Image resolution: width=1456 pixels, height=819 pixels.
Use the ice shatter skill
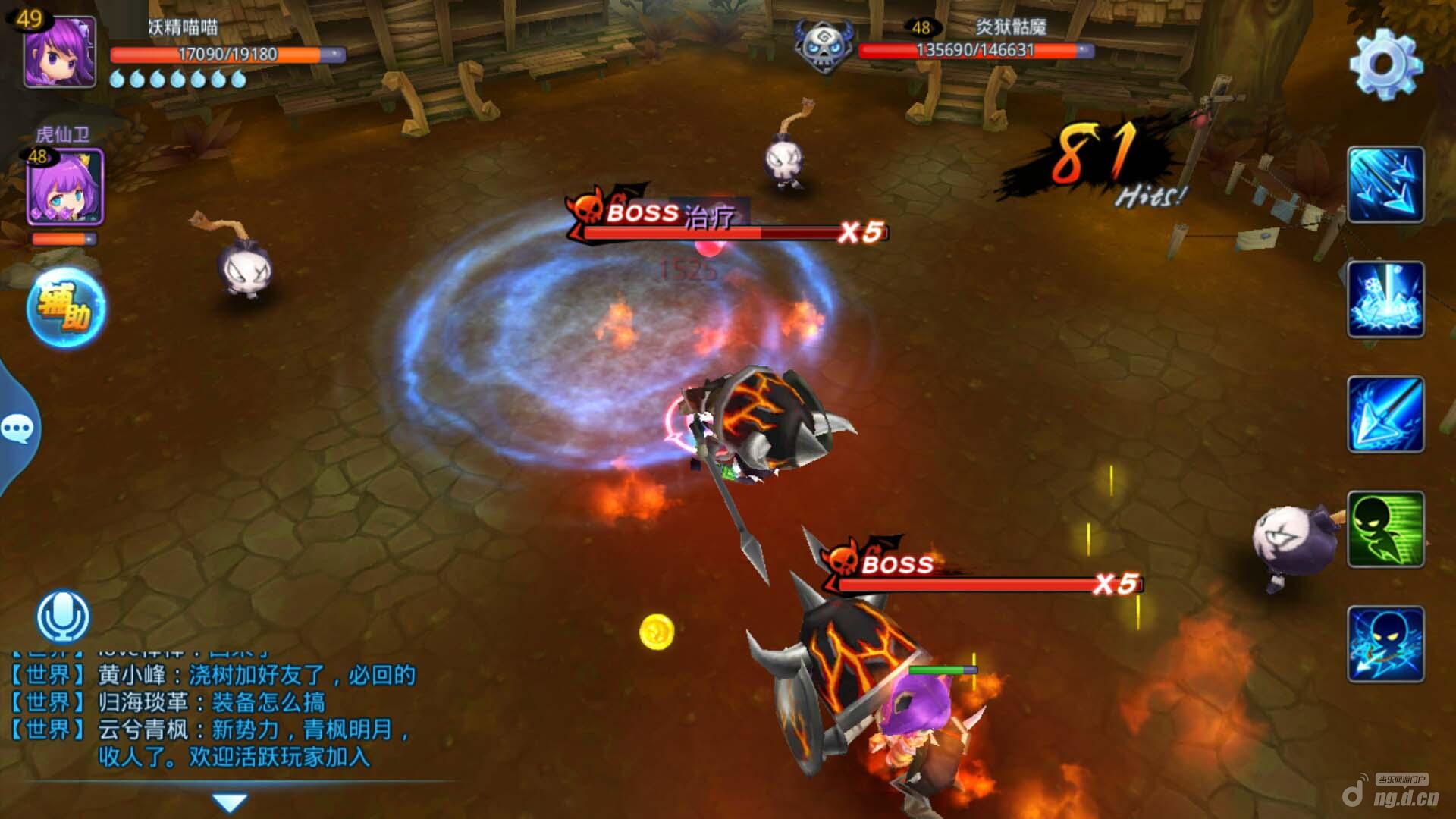pyautogui.click(x=1385, y=300)
